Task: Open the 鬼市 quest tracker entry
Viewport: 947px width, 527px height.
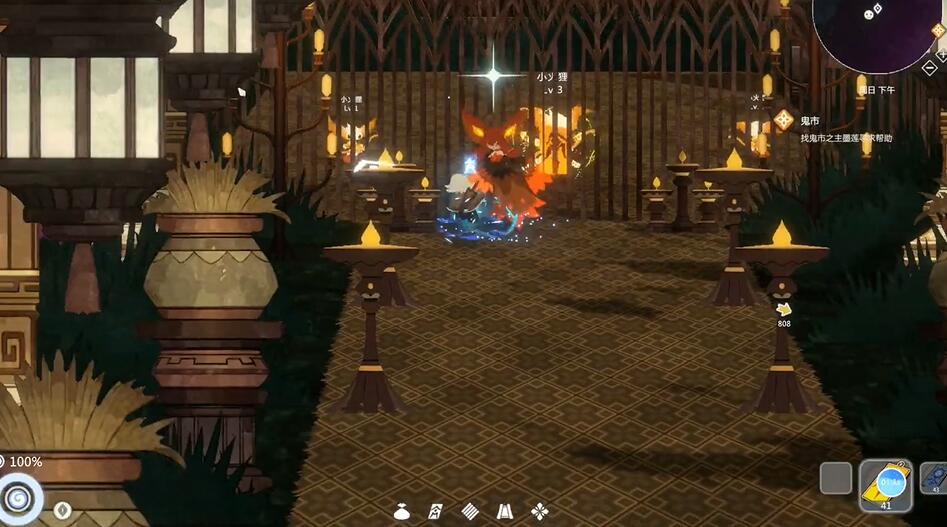Action: [x=811, y=120]
